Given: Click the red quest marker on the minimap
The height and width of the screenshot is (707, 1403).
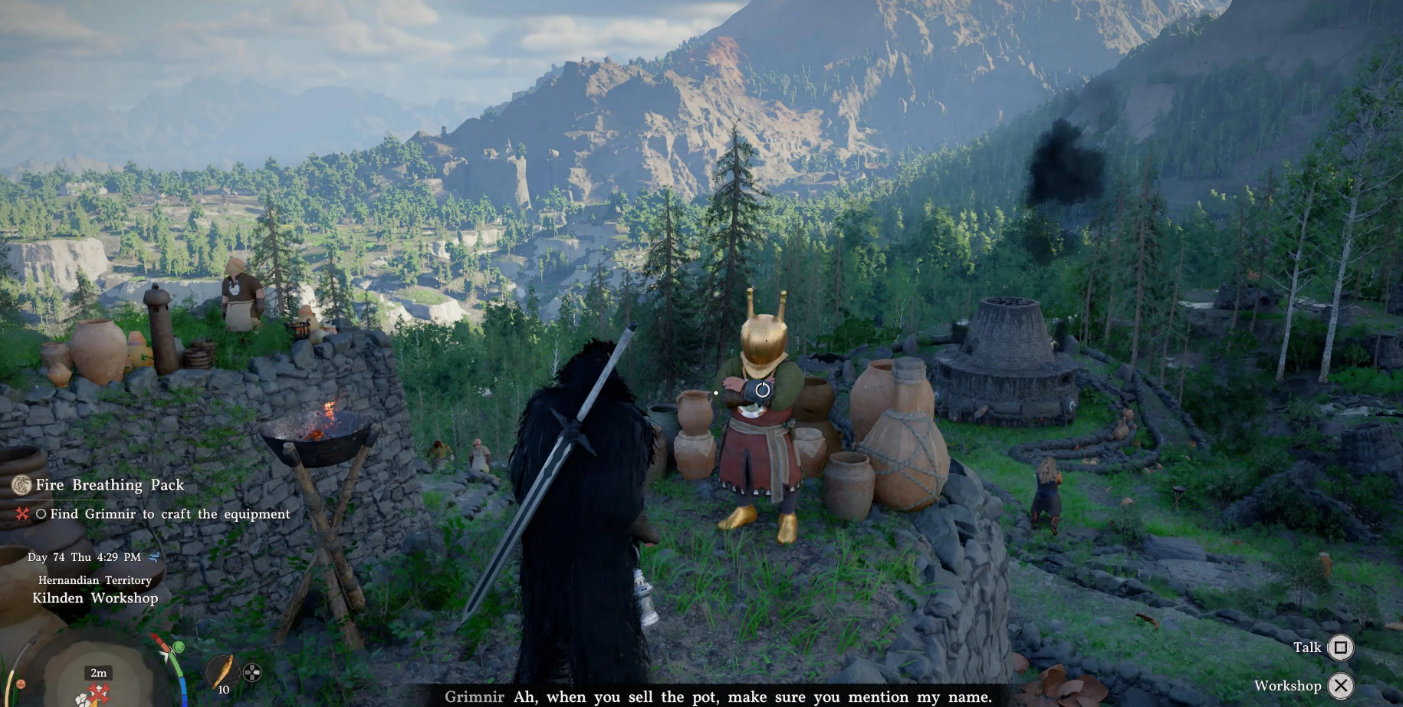Looking at the screenshot, I should click(98, 692).
